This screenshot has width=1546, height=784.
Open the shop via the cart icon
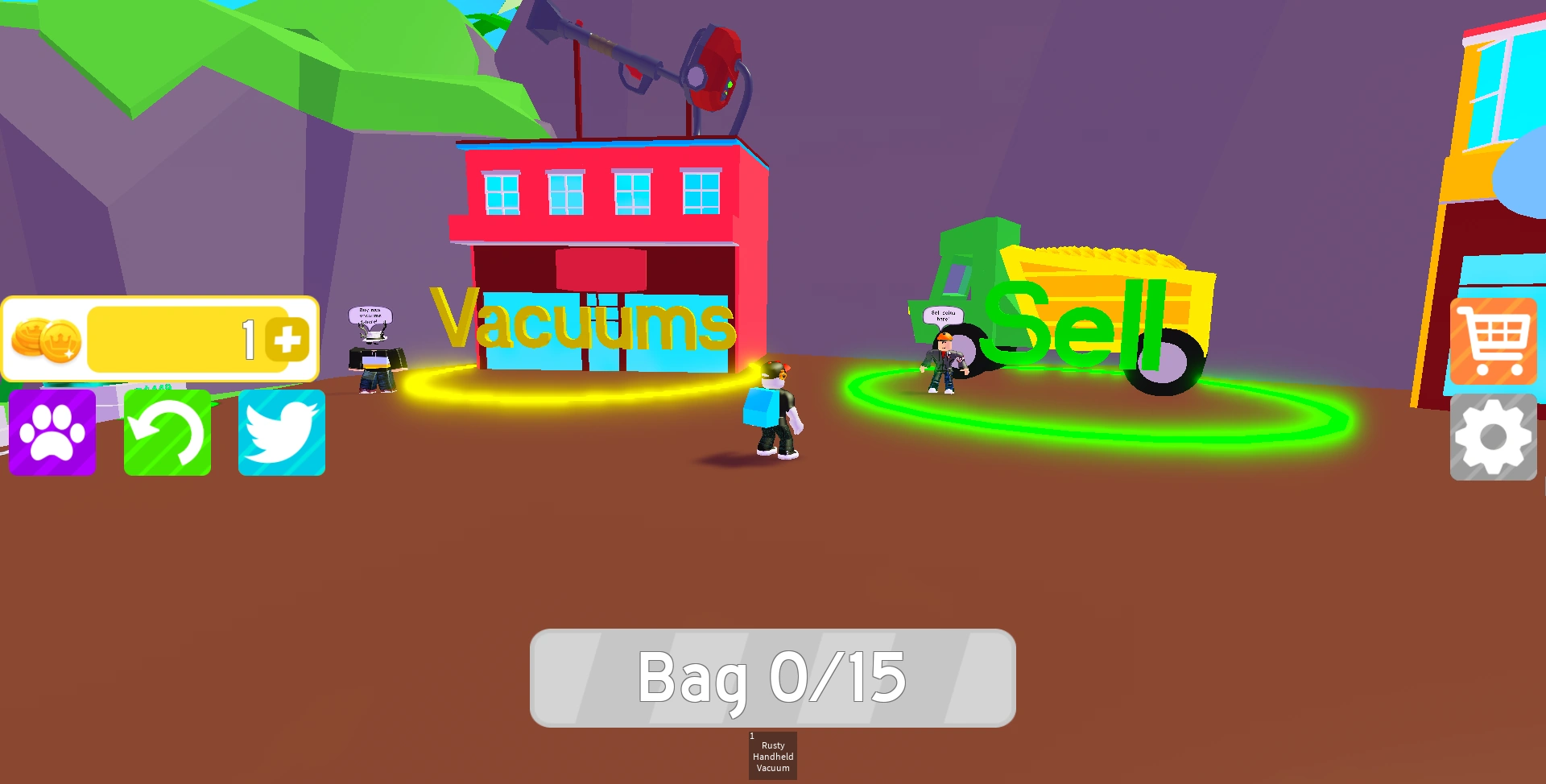[1494, 341]
